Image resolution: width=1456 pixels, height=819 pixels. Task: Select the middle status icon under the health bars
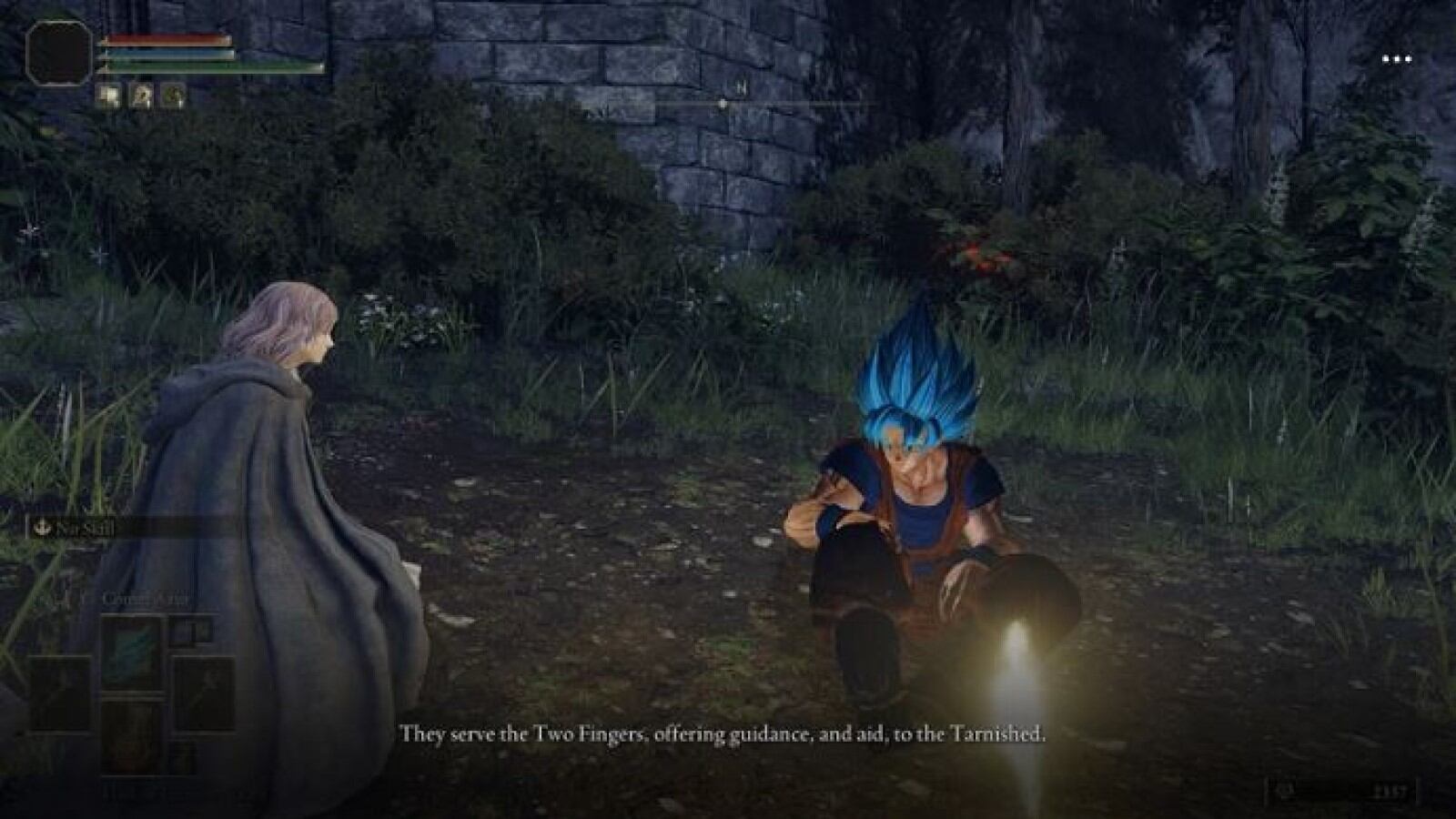click(141, 96)
